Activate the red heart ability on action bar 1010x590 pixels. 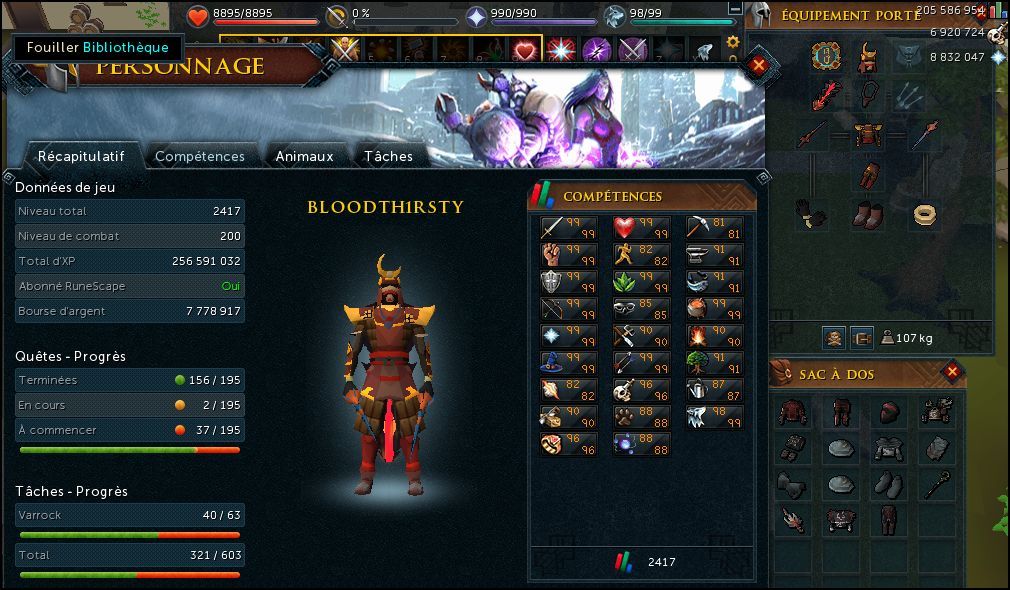(x=526, y=49)
